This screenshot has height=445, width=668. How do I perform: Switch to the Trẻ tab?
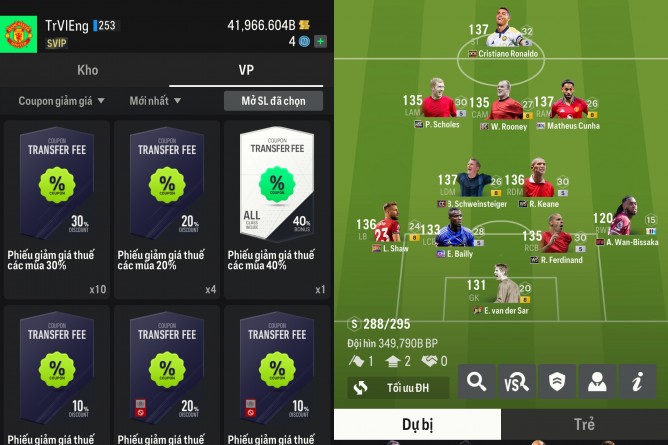[x=584, y=424]
